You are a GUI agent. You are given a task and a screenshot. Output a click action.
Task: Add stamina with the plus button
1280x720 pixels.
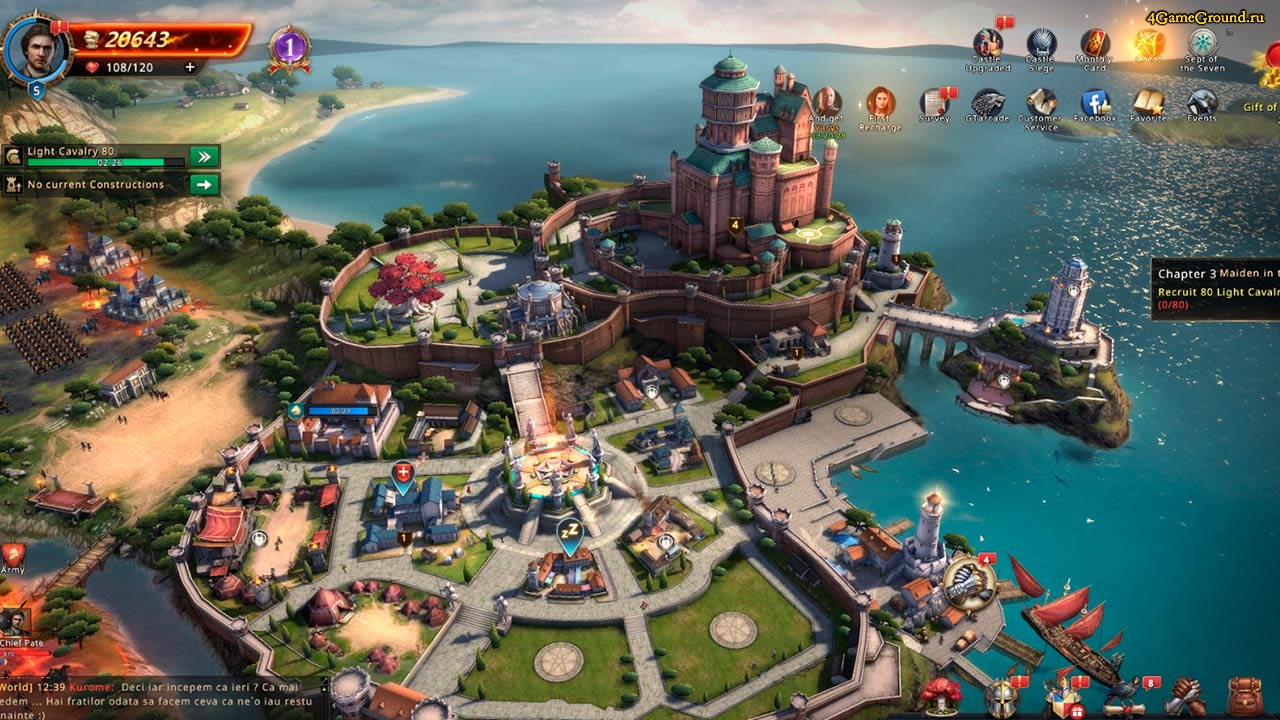(x=190, y=67)
